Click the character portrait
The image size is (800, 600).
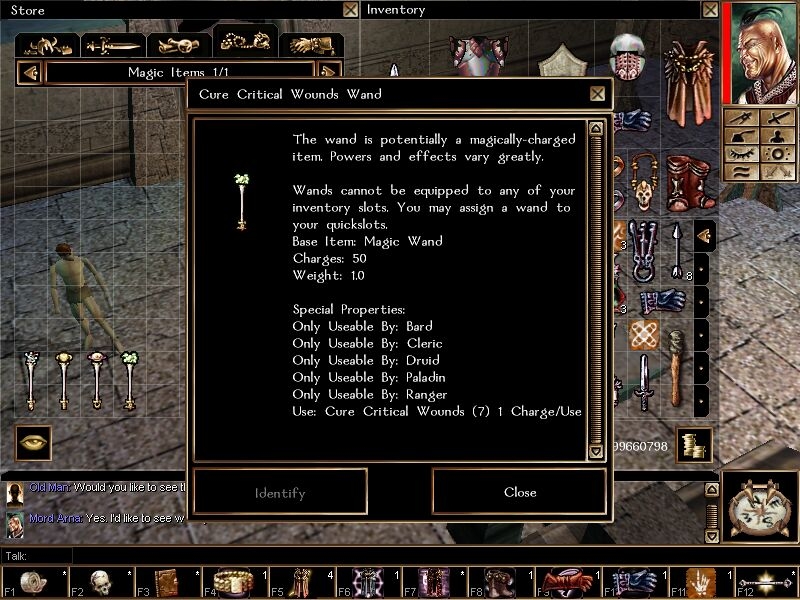pos(762,52)
